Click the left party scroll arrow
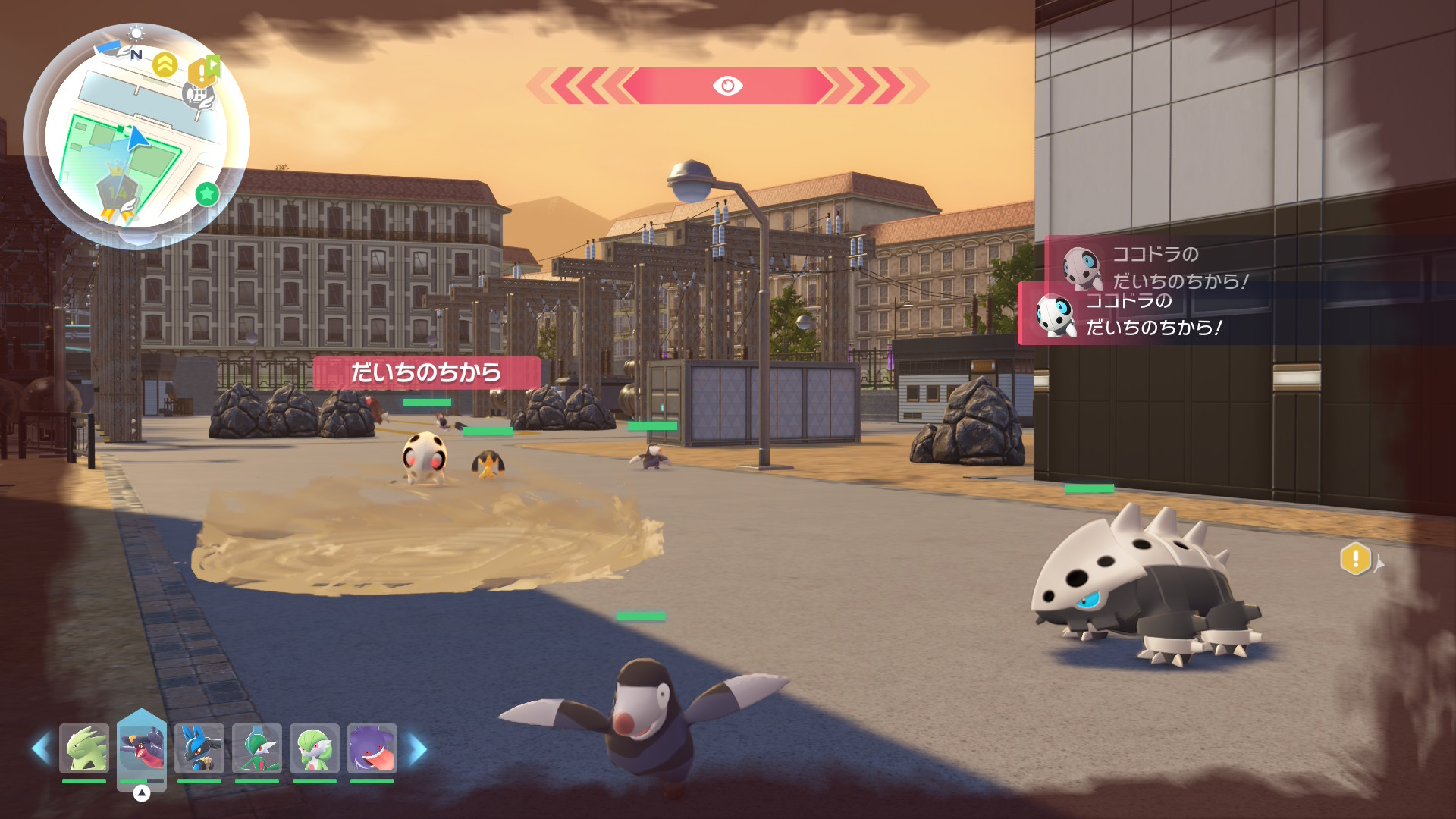 click(x=40, y=748)
